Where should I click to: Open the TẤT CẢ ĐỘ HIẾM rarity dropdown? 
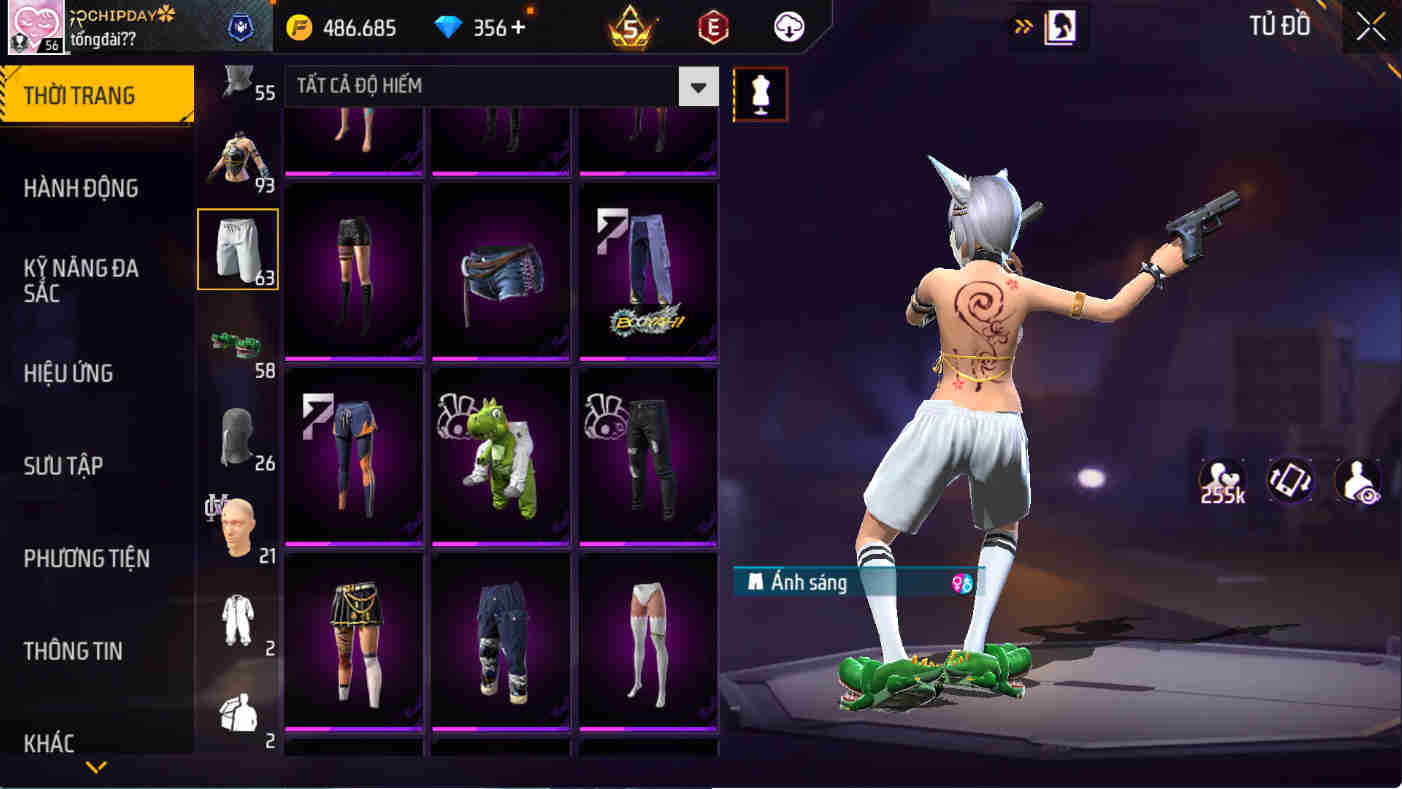click(490, 86)
